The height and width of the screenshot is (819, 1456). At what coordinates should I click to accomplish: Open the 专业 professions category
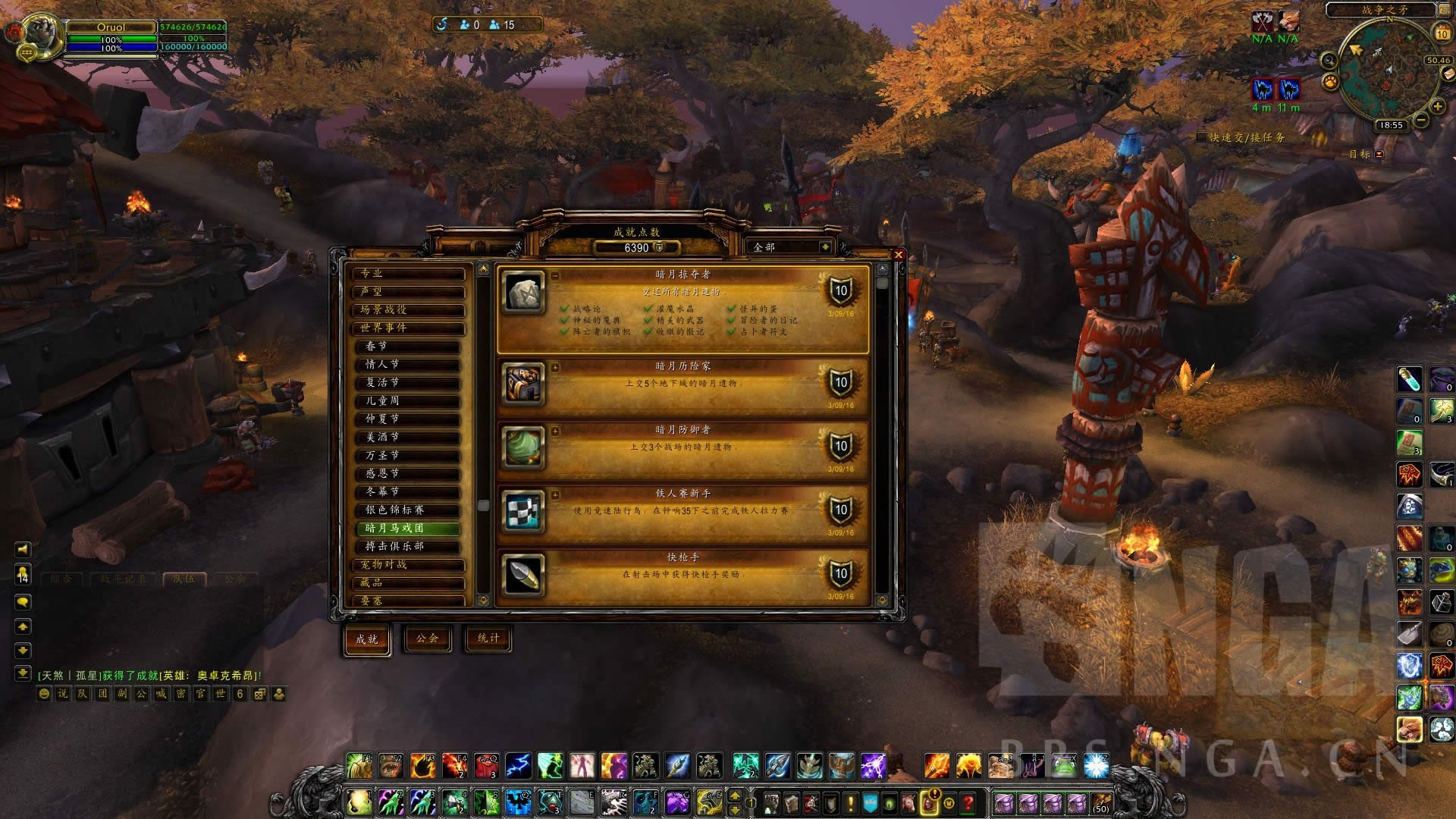tap(408, 273)
